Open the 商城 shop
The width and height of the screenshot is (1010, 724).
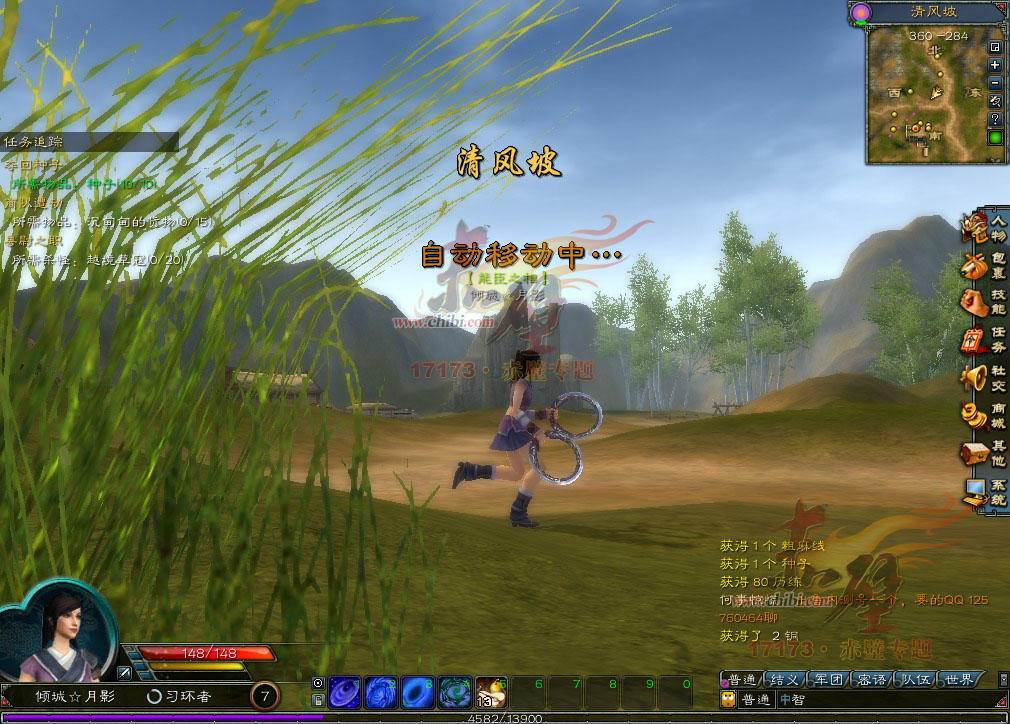tap(985, 414)
